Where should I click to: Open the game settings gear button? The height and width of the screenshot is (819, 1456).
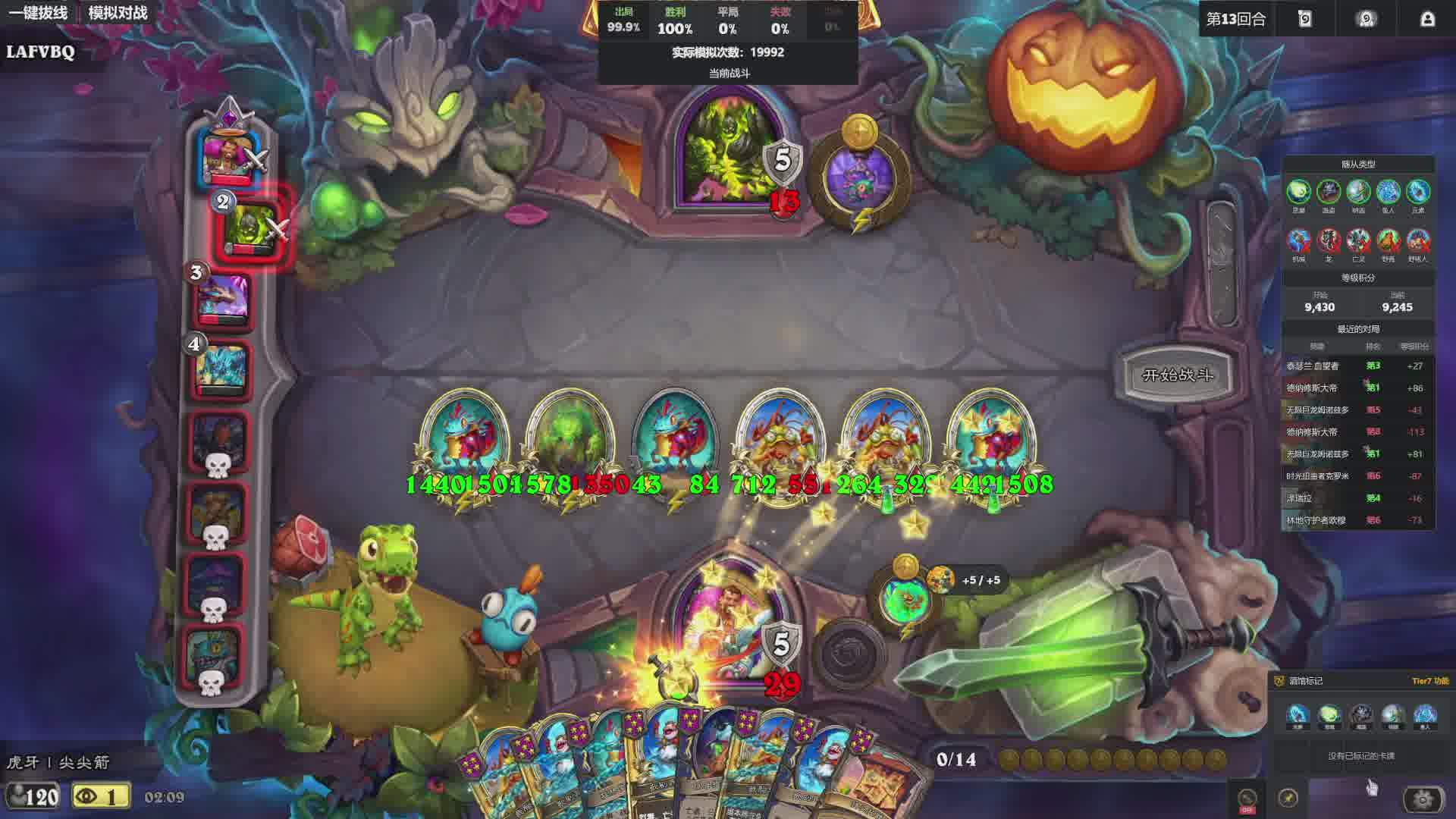[x=1423, y=799]
